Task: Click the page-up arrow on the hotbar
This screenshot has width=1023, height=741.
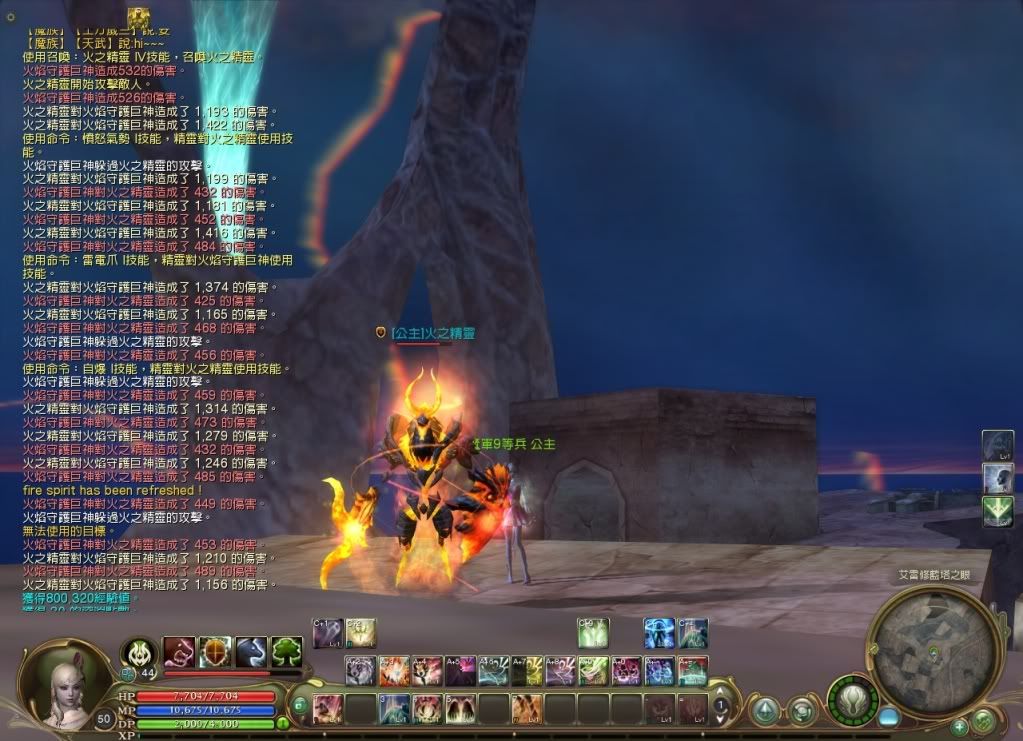Action: [721, 690]
